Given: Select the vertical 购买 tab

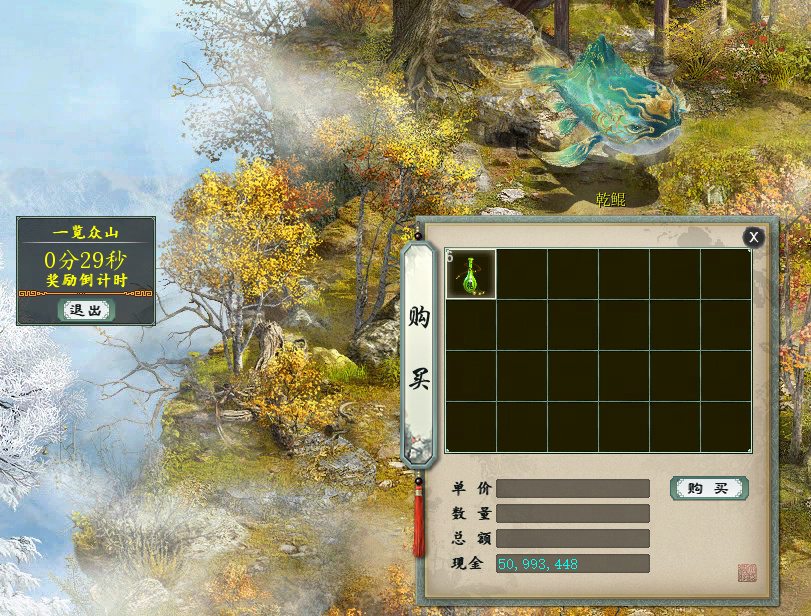Looking at the screenshot, I should [x=419, y=352].
